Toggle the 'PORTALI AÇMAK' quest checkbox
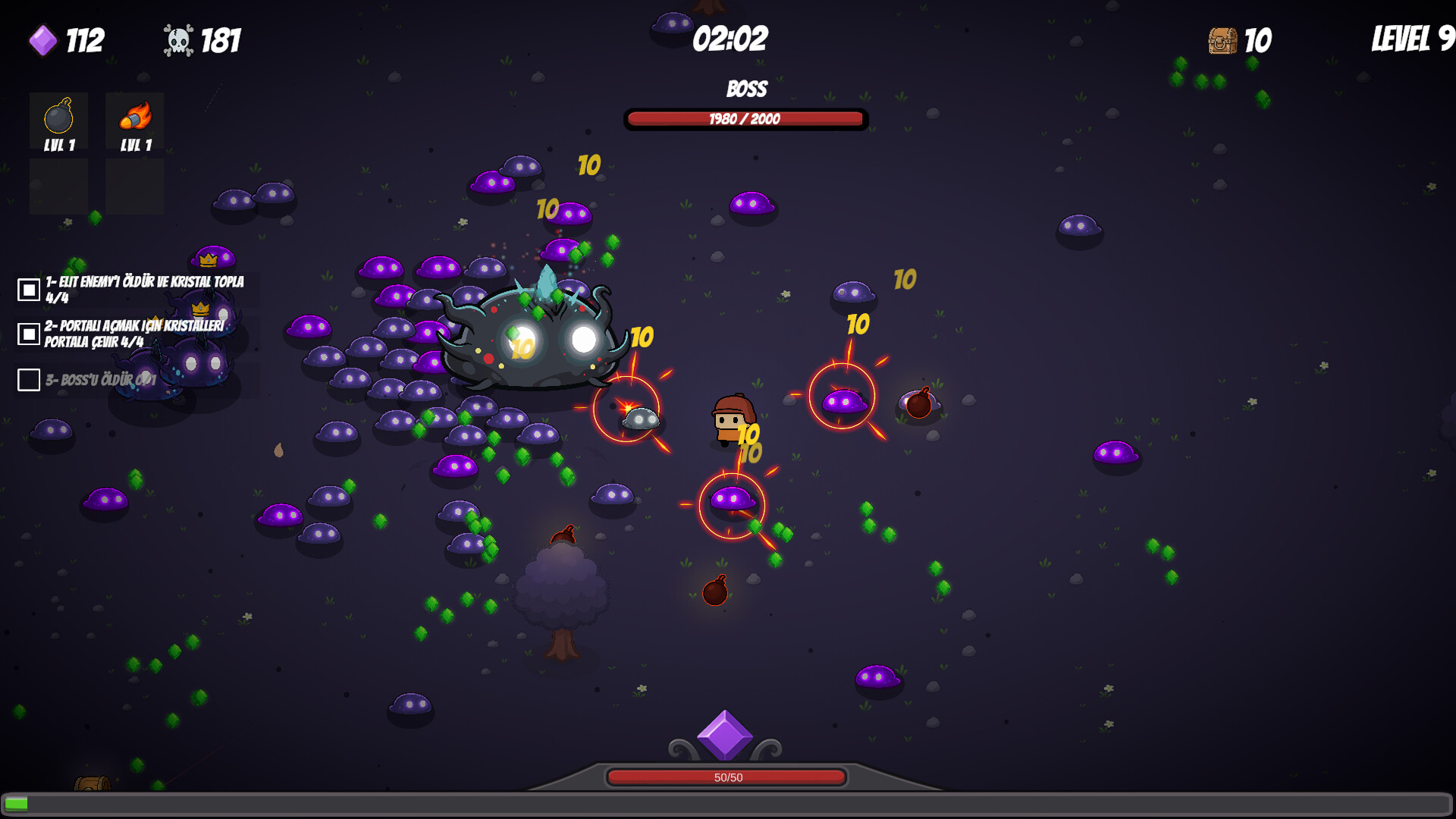The height and width of the screenshot is (819, 1456). [27, 332]
